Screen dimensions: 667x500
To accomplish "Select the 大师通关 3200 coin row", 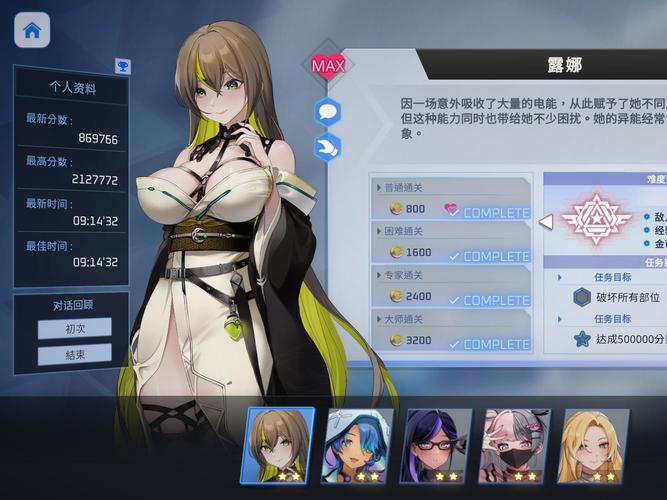I will tap(449, 333).
